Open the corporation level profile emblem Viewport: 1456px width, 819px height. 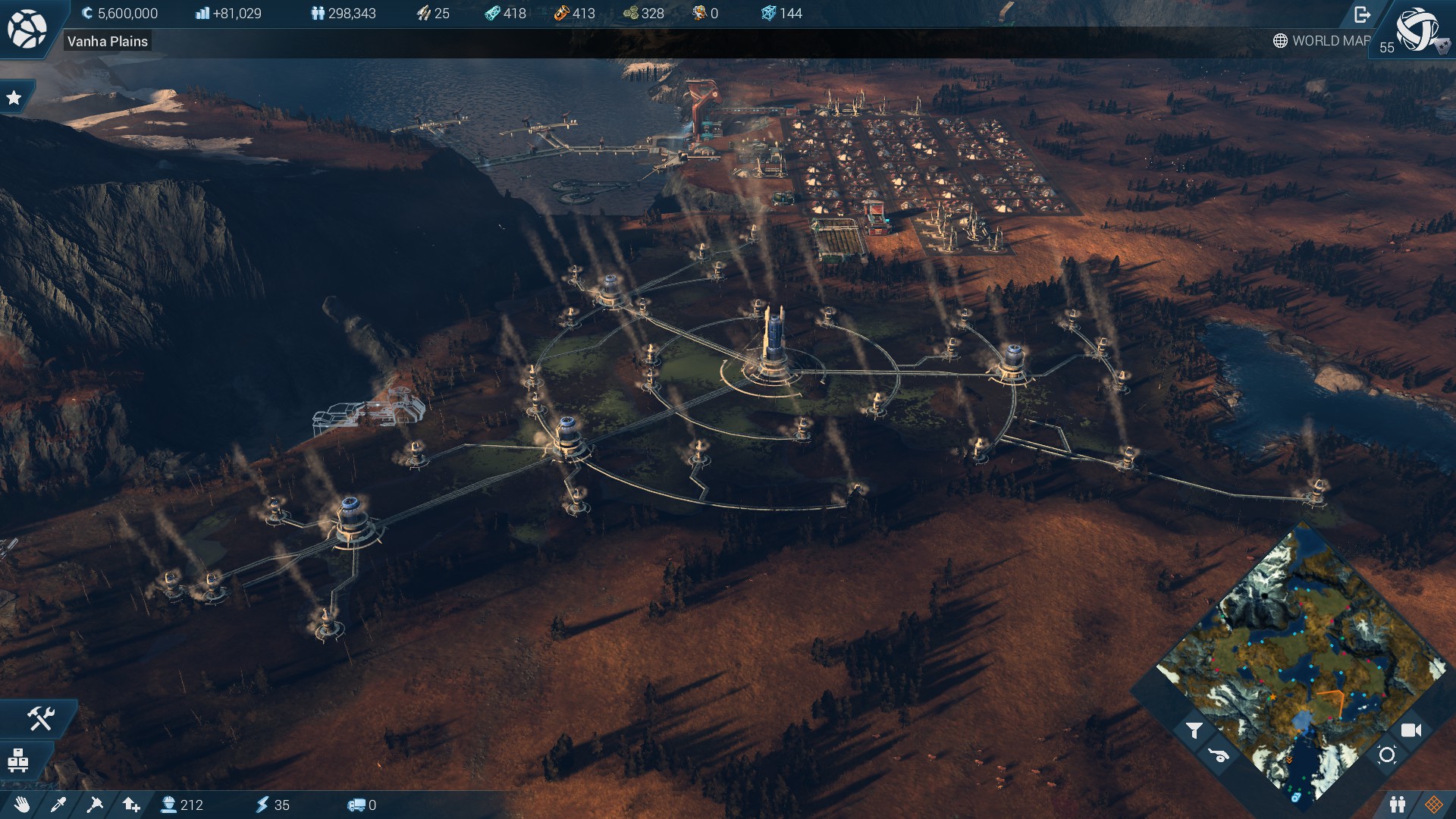[1418, 30]
